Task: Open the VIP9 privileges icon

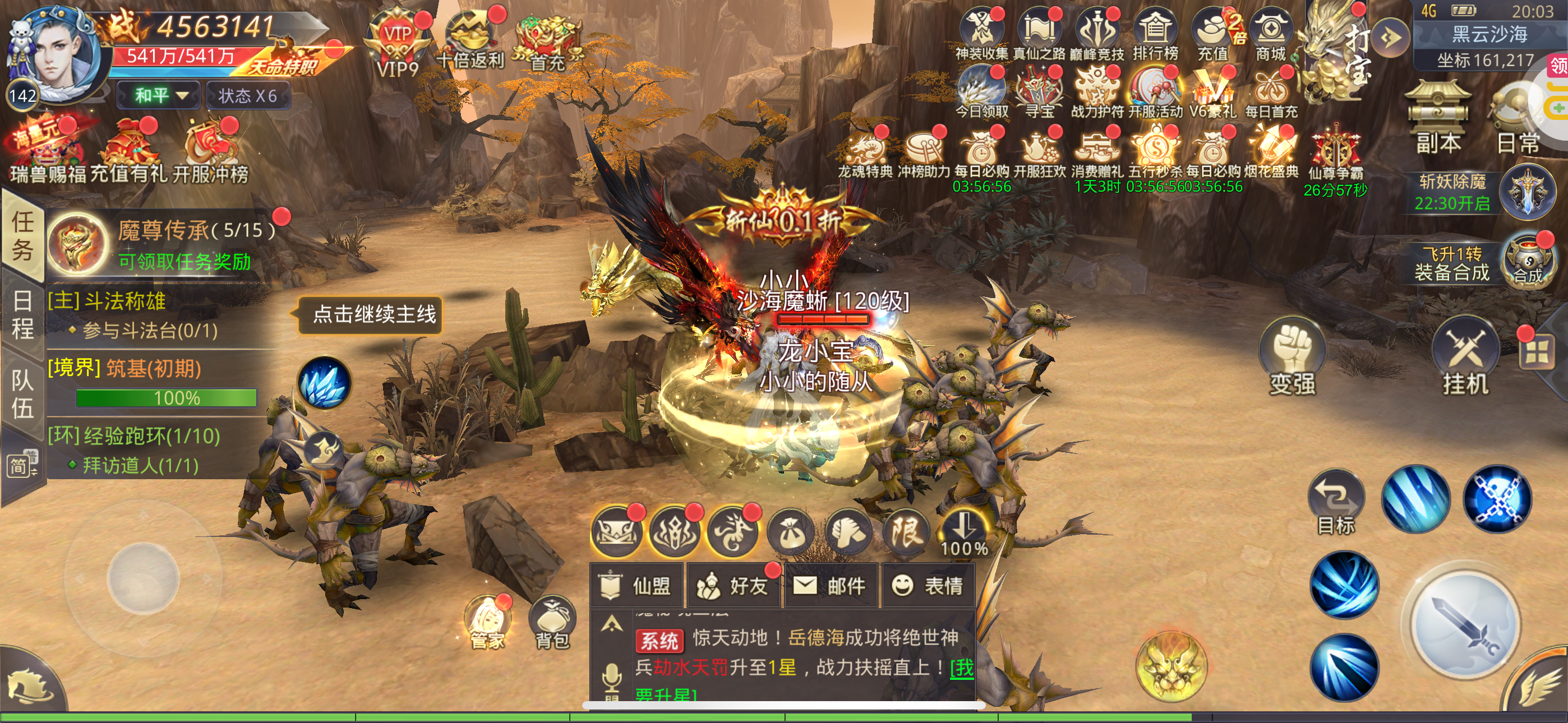Action: 397,43
